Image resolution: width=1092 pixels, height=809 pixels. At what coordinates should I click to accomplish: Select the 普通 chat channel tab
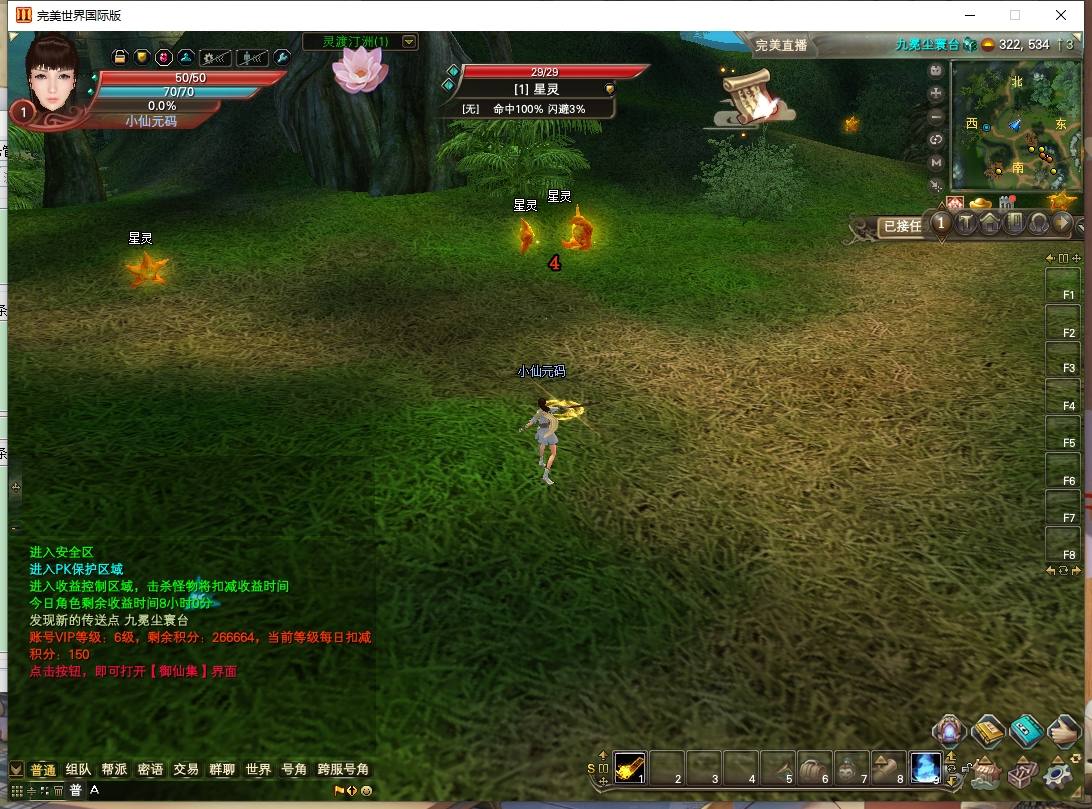(x=43, y=769)
